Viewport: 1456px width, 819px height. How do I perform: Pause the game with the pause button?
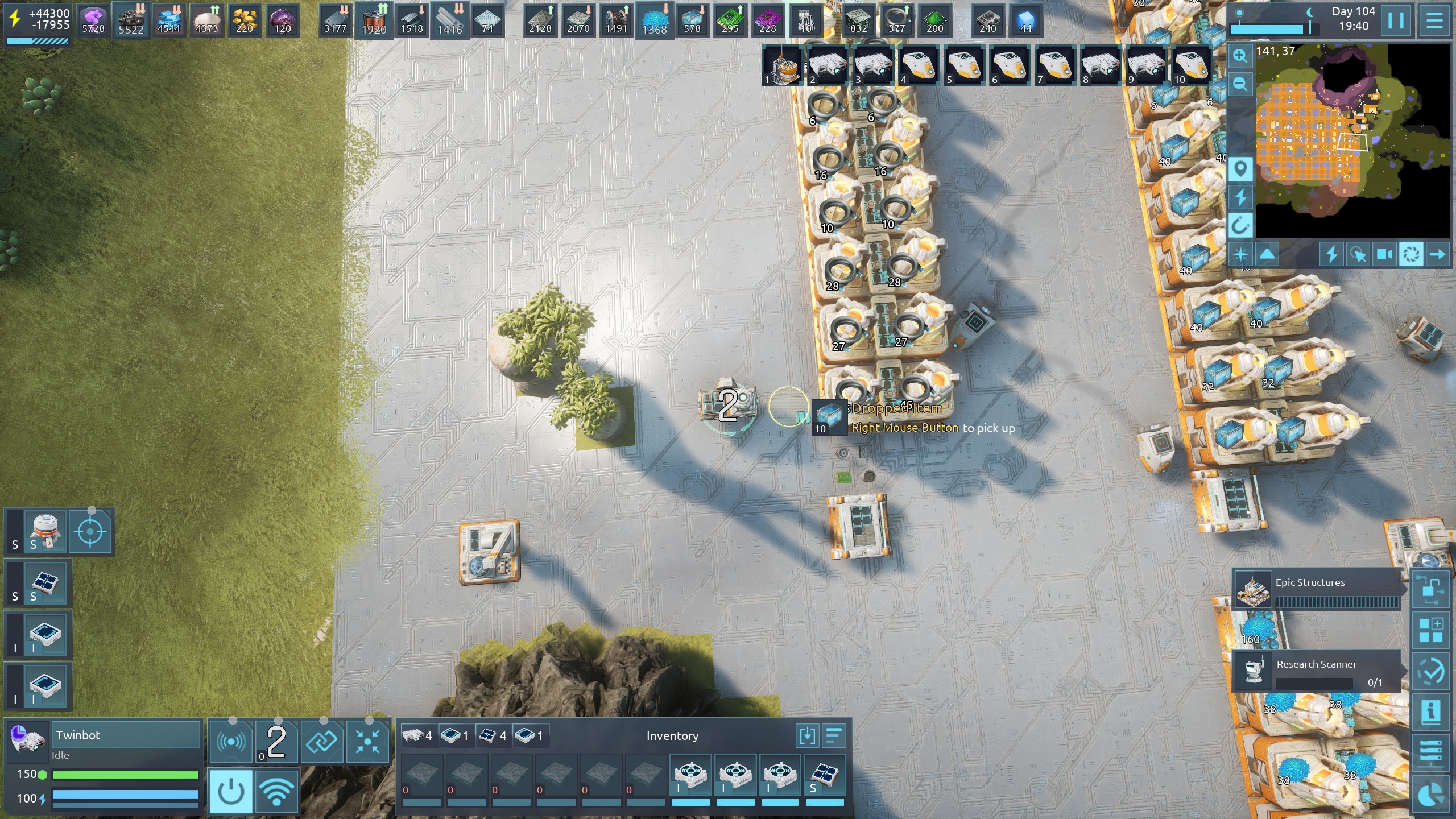[1396, 20]
